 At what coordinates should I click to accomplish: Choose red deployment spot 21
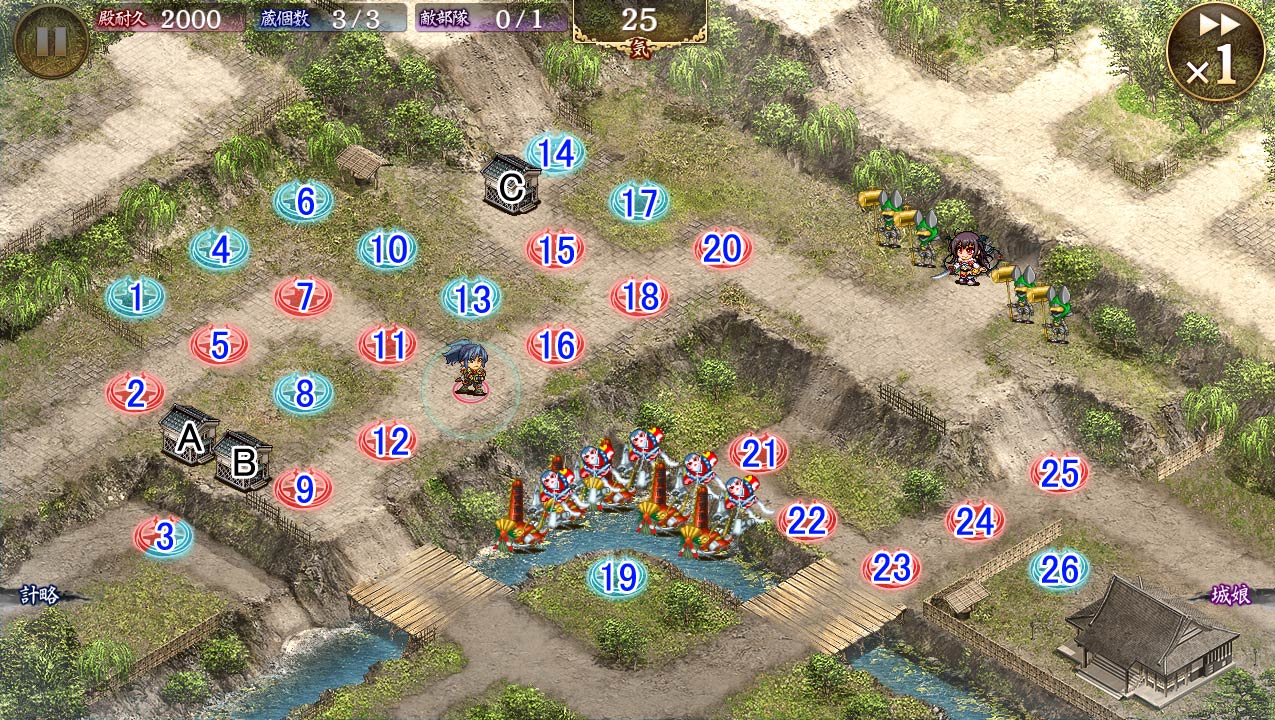[759, 454]
